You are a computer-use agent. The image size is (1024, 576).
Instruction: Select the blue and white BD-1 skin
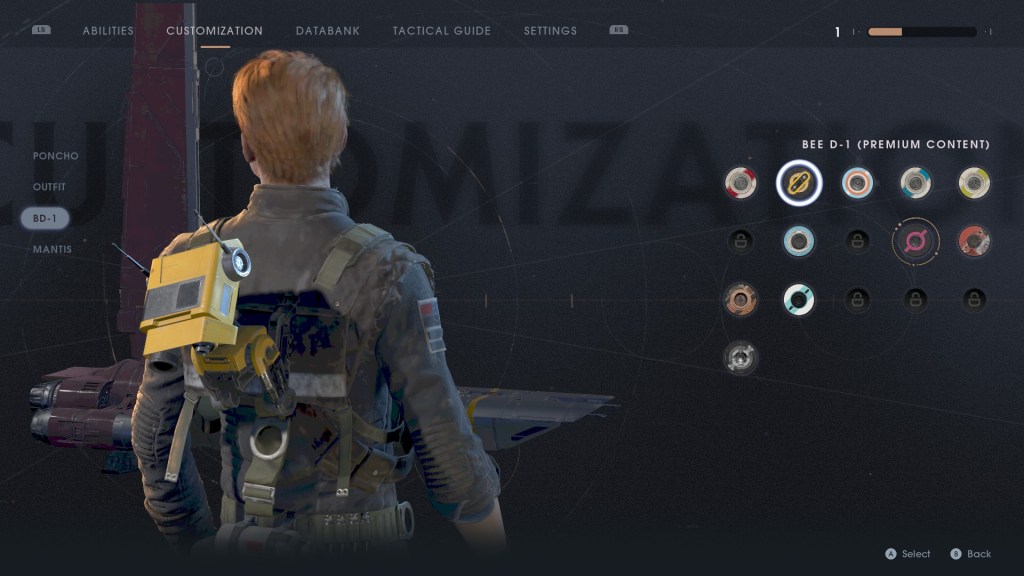[x=915, y=183]
